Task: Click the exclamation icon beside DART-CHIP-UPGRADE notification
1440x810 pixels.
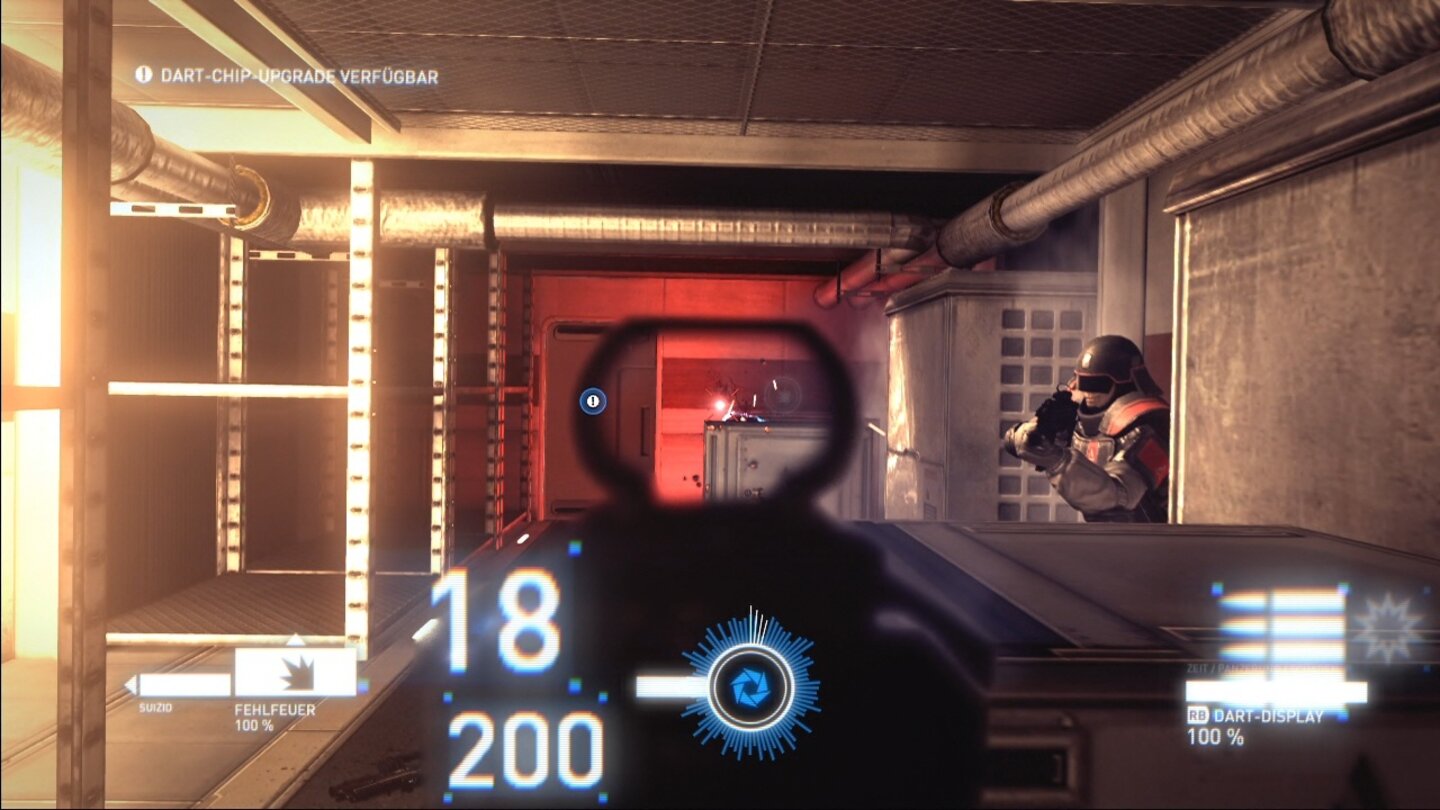Action: 142,74
